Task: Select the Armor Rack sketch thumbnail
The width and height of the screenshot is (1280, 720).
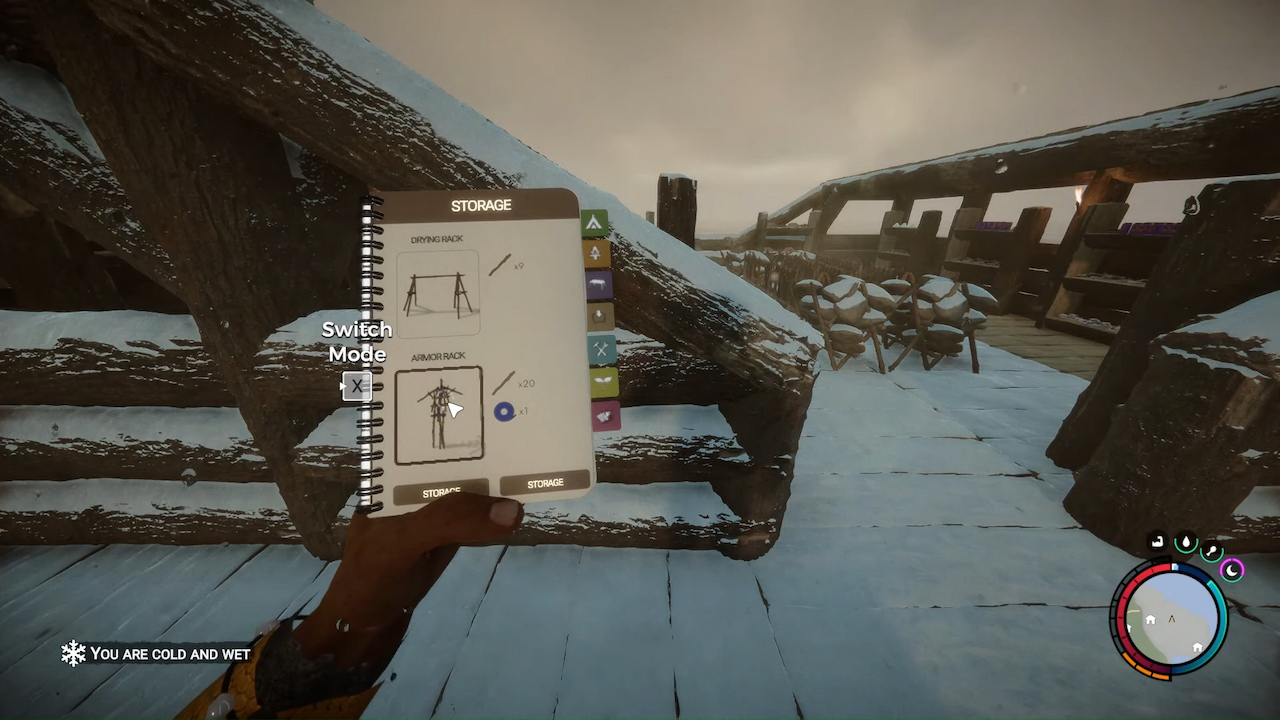Action: pos(441,413)
